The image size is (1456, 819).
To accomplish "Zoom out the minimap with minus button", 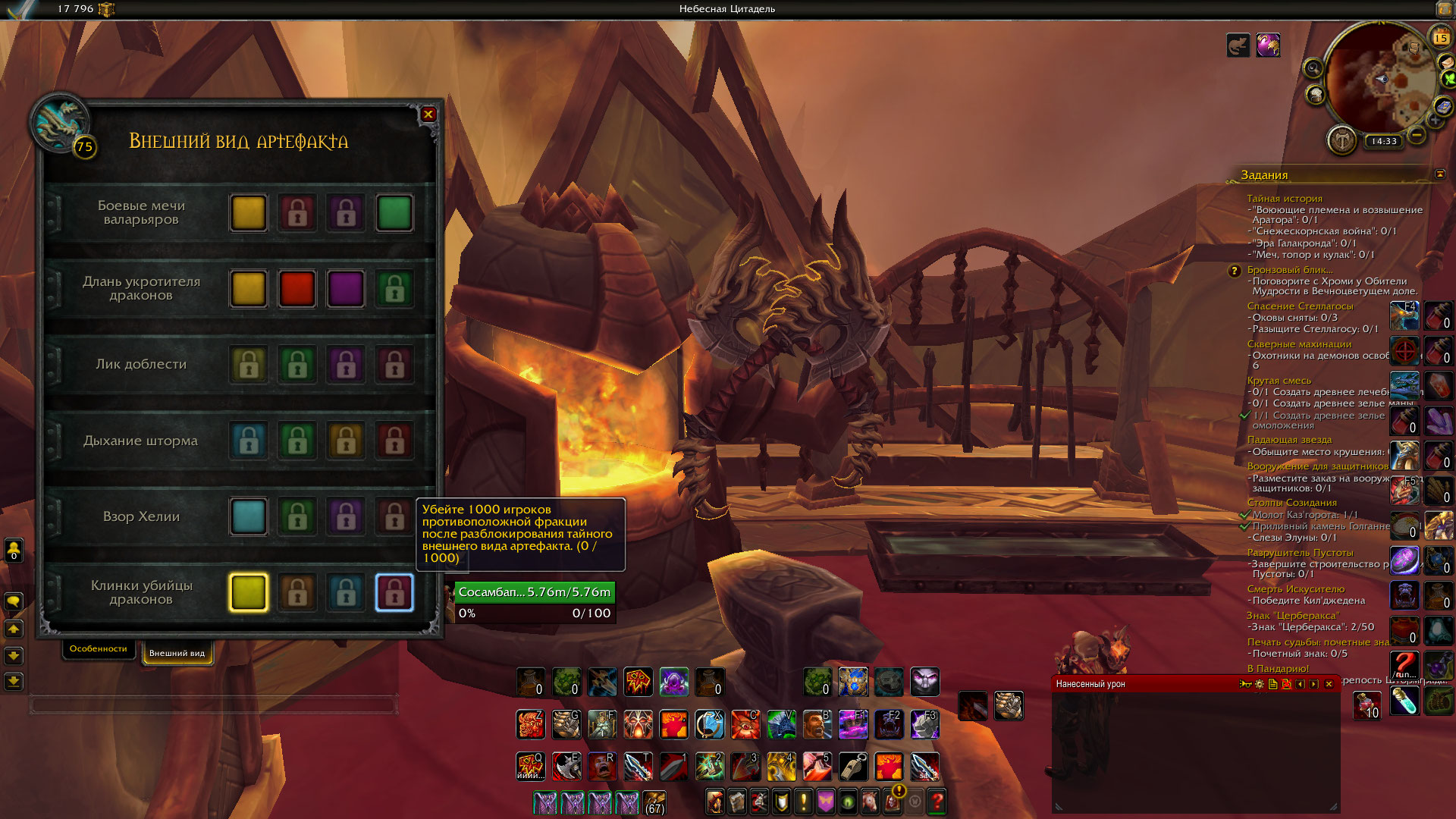I will click(1416, 136).
